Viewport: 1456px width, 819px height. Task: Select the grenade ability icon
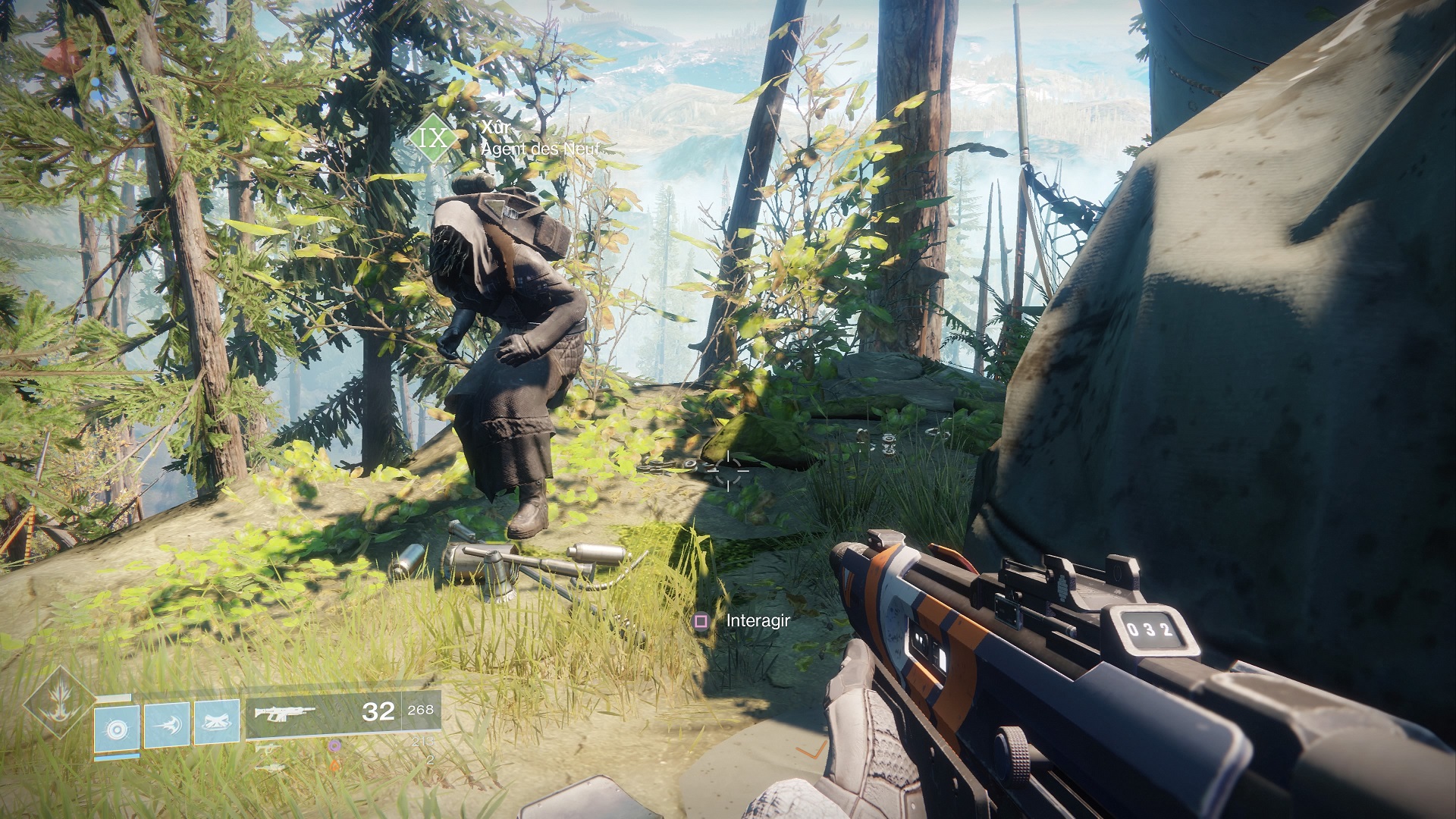tap(116, 730)
